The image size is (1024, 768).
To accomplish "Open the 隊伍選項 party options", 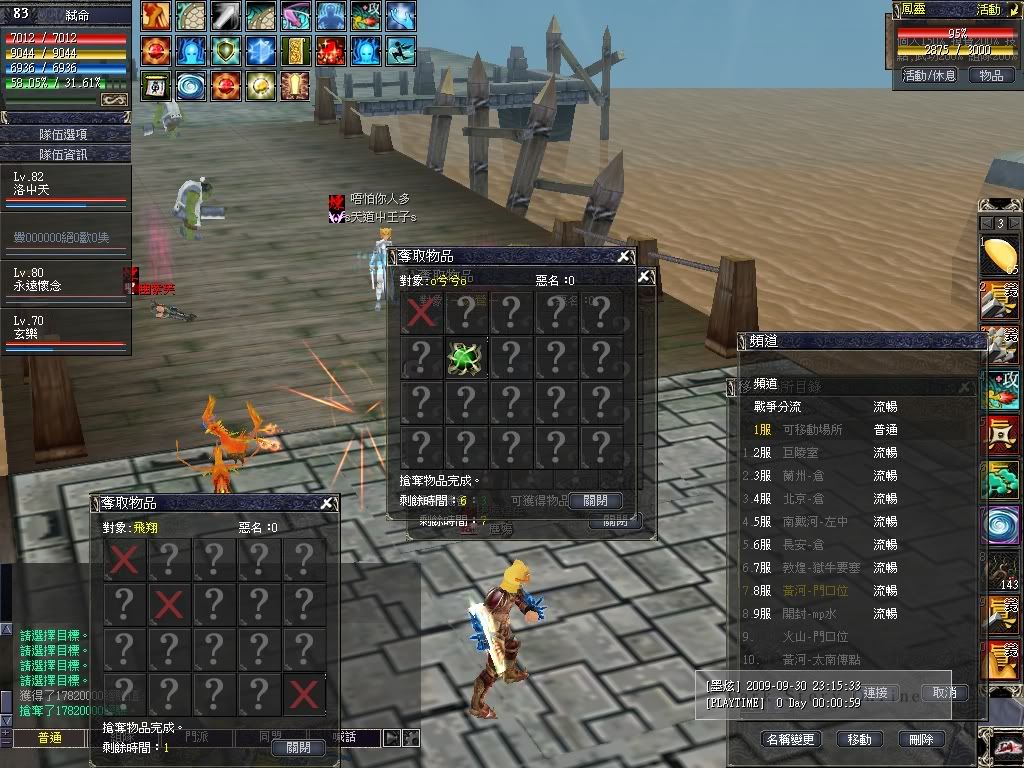I will tap(66, 134).
